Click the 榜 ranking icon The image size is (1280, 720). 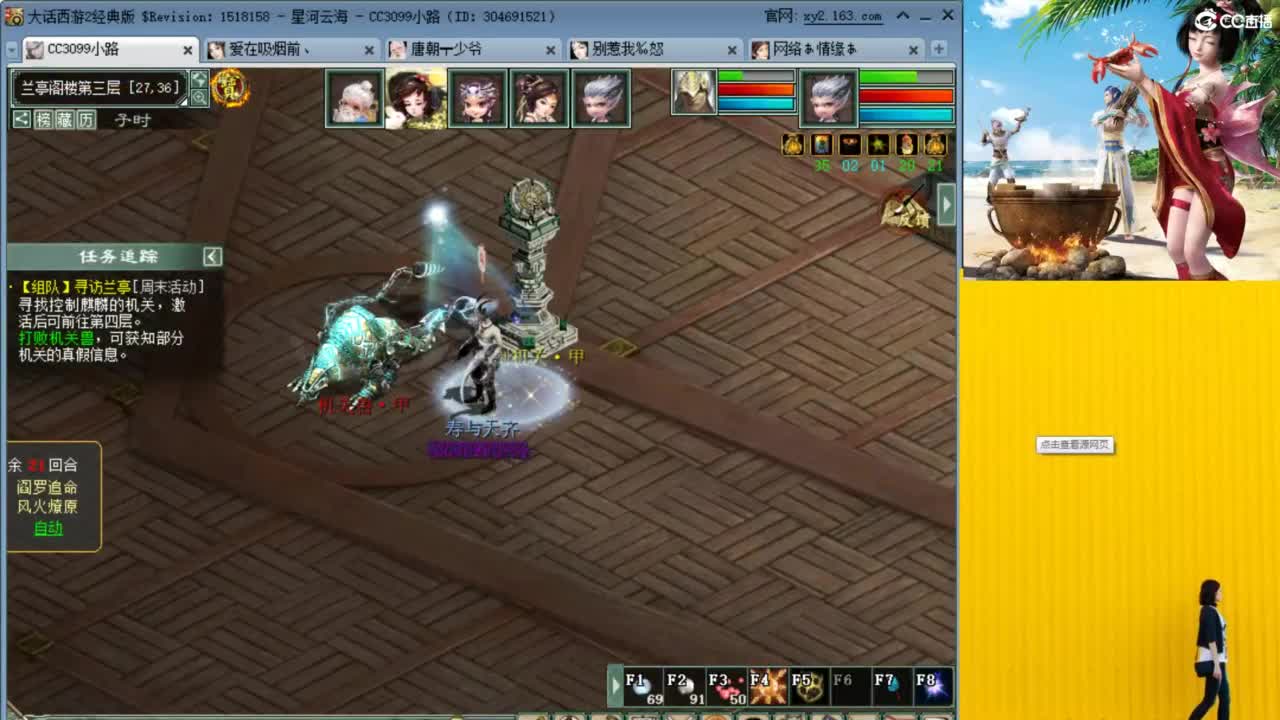coord(42,118)
